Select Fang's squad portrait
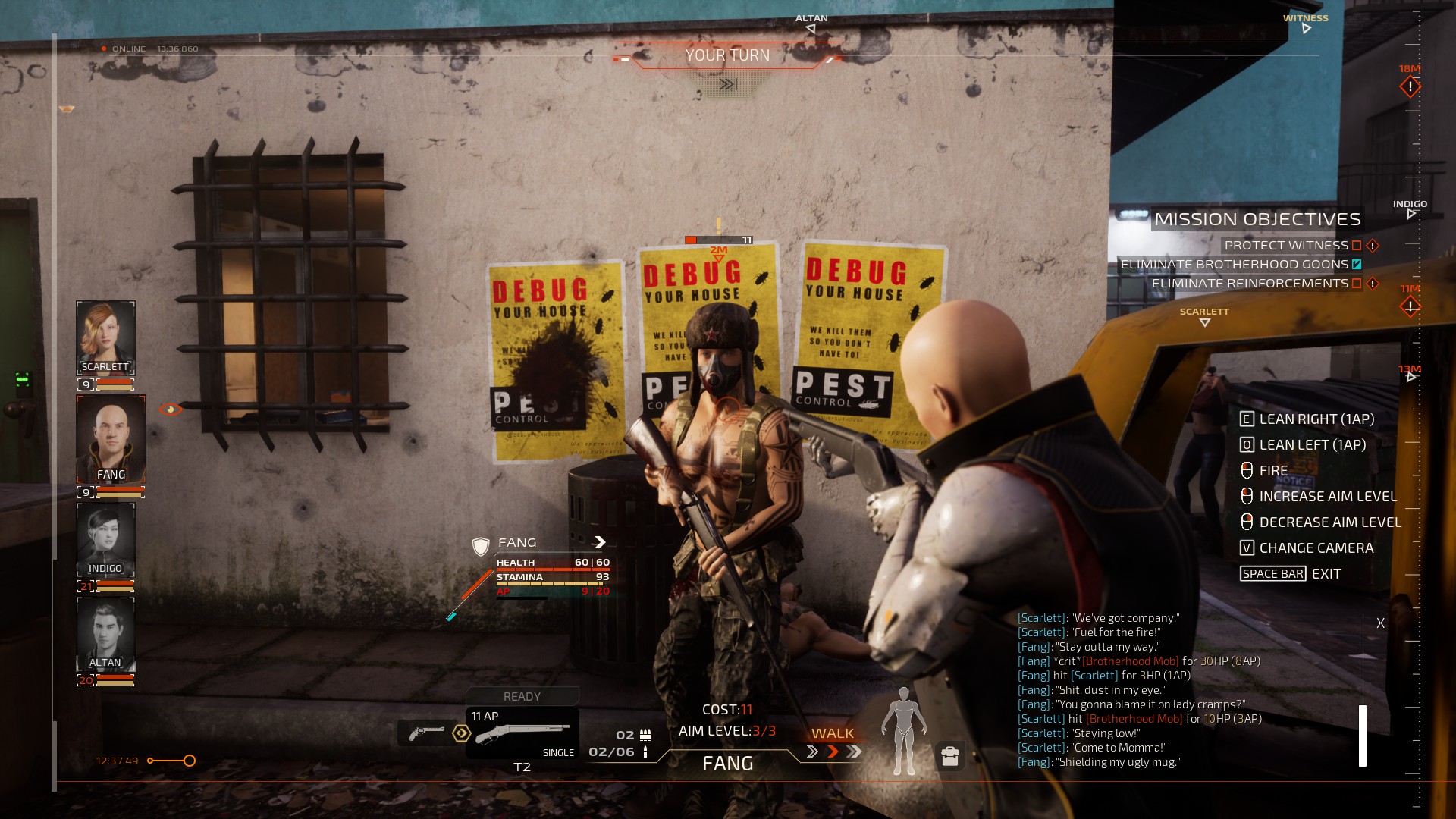 111,438
